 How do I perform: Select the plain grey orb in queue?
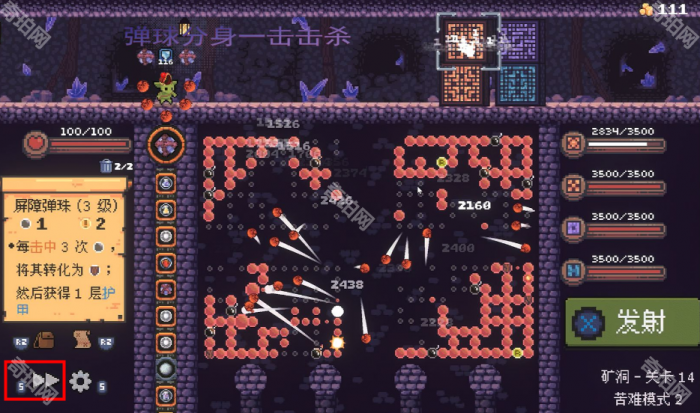(167, 369)
